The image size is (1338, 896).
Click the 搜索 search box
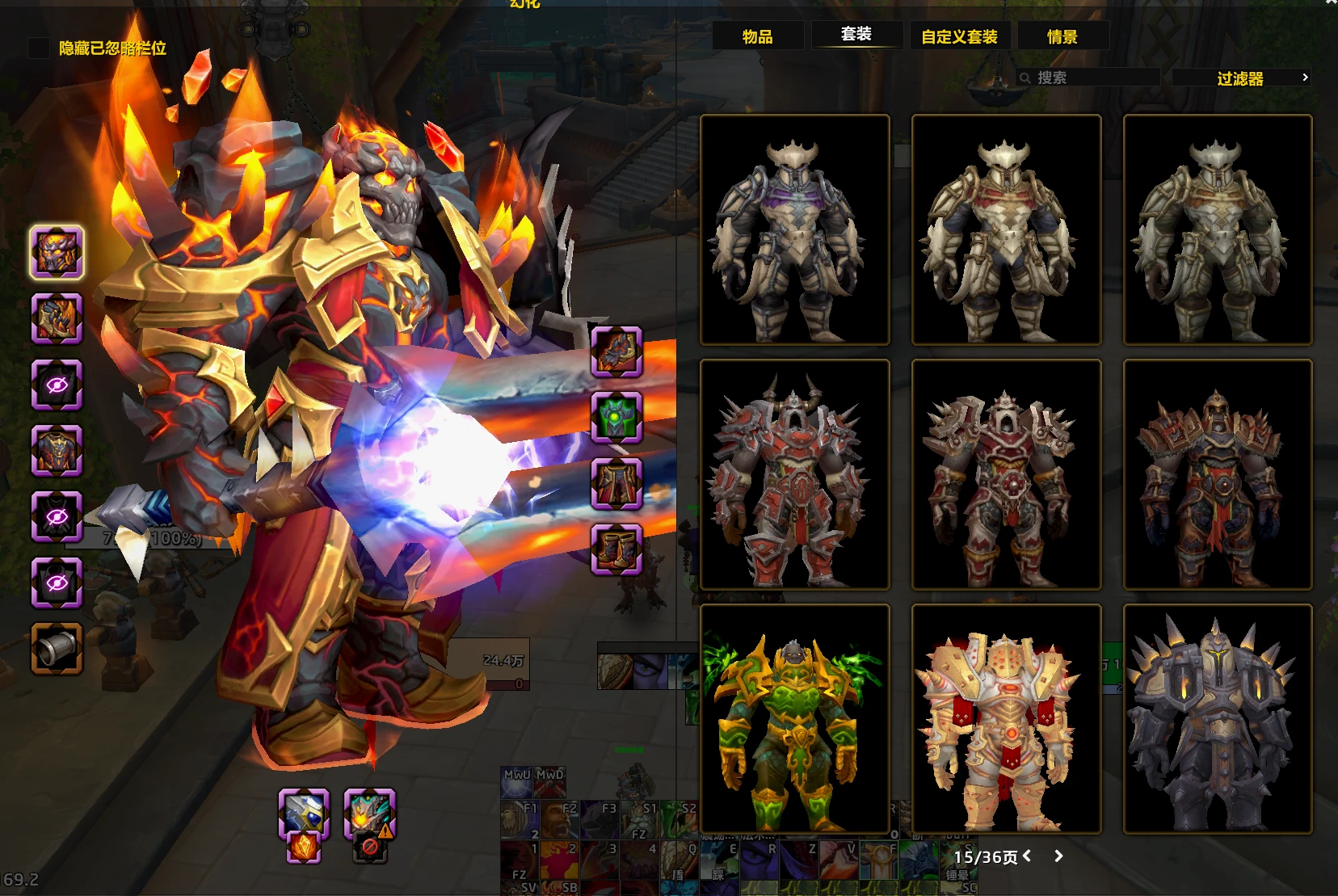click(x=1091, y=78)
